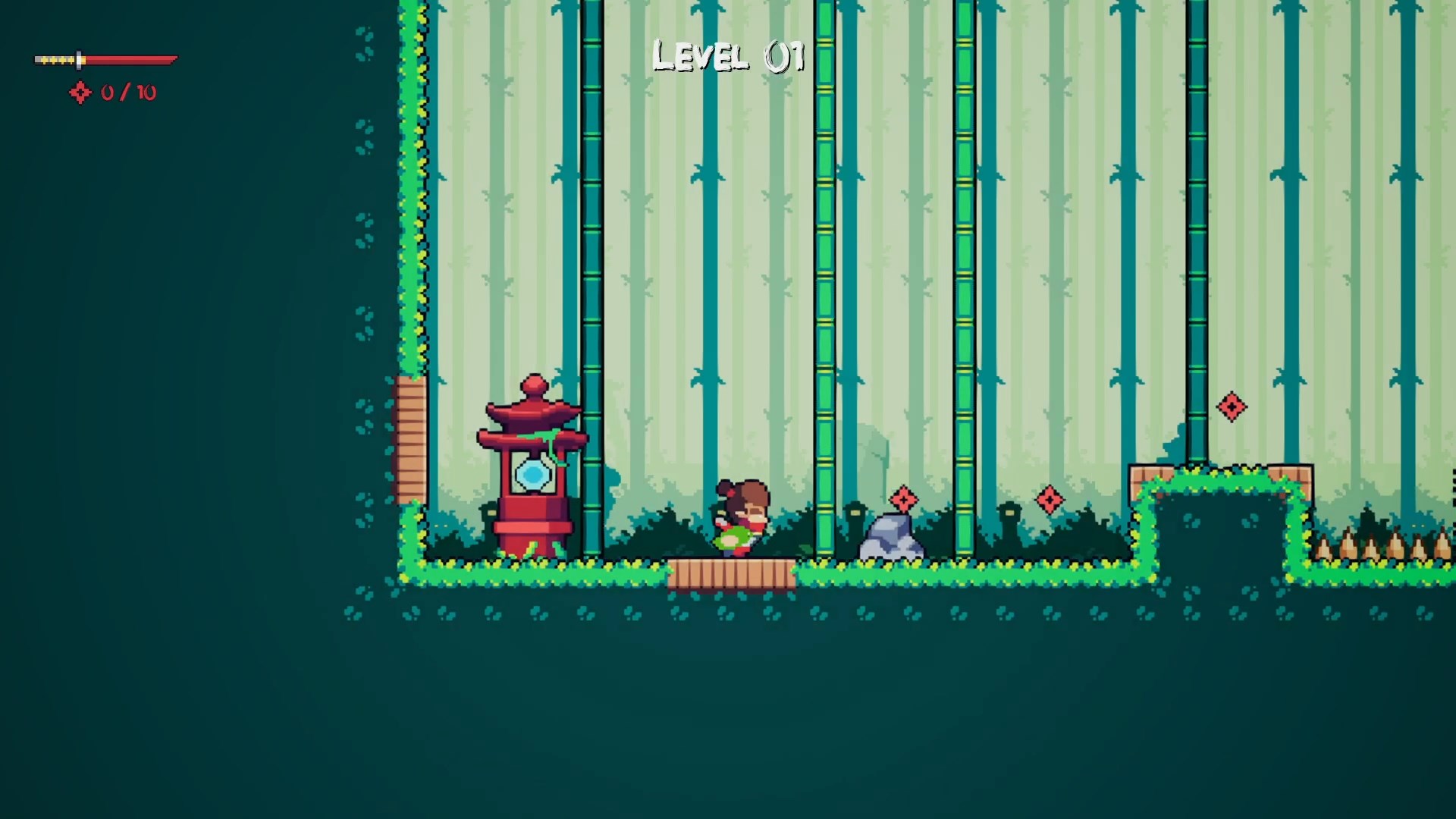Collect the red shuriken pickup near the rock

pos(902,500)
